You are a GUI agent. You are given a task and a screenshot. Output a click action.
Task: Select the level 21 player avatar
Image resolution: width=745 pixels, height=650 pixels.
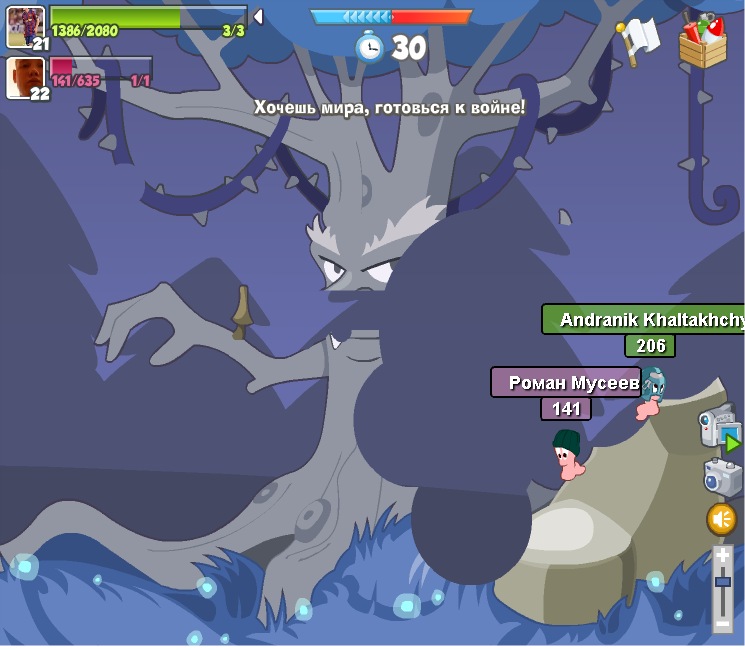25,26
